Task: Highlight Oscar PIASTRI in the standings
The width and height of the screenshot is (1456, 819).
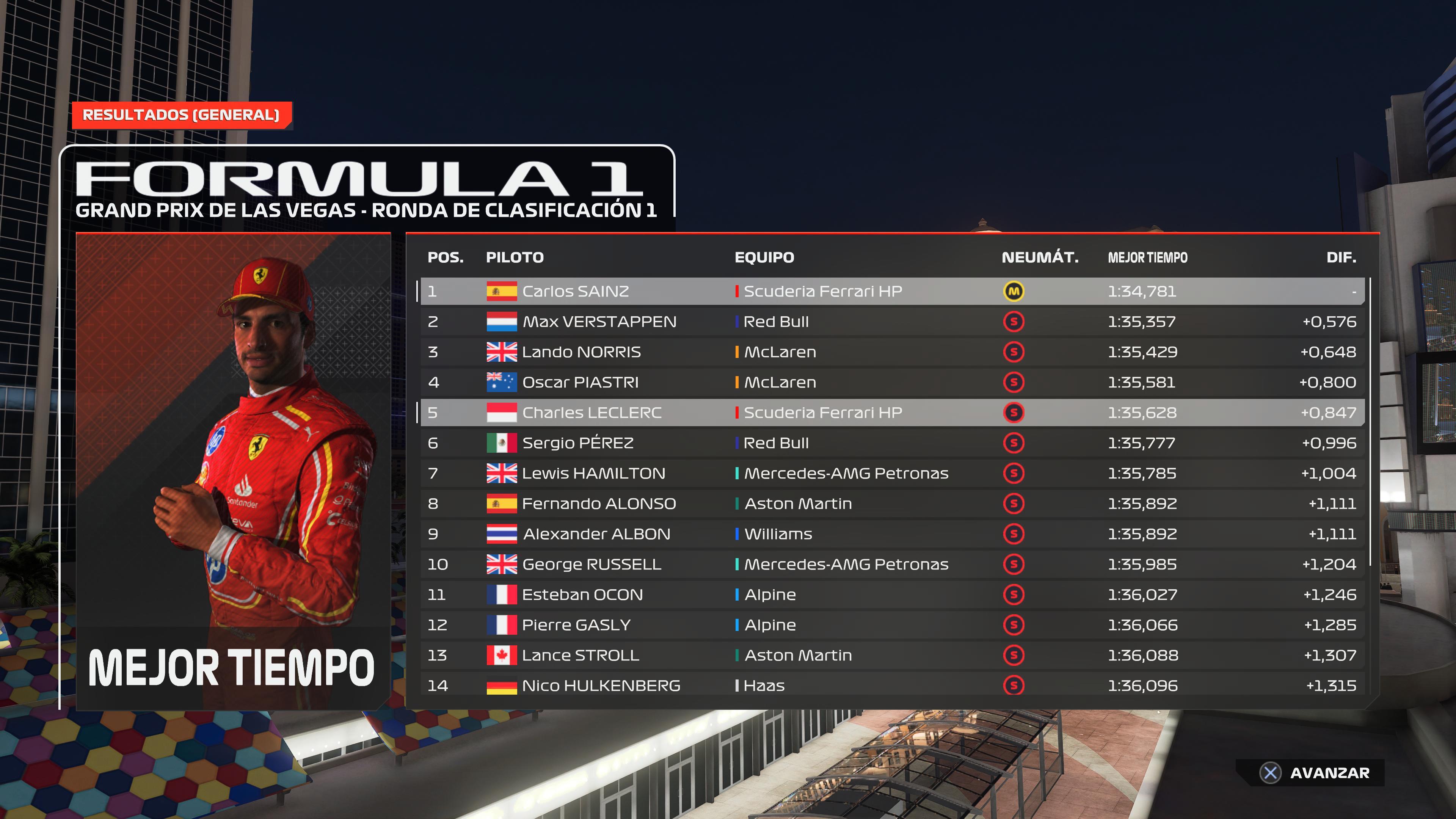Action: tap(892, 382)
